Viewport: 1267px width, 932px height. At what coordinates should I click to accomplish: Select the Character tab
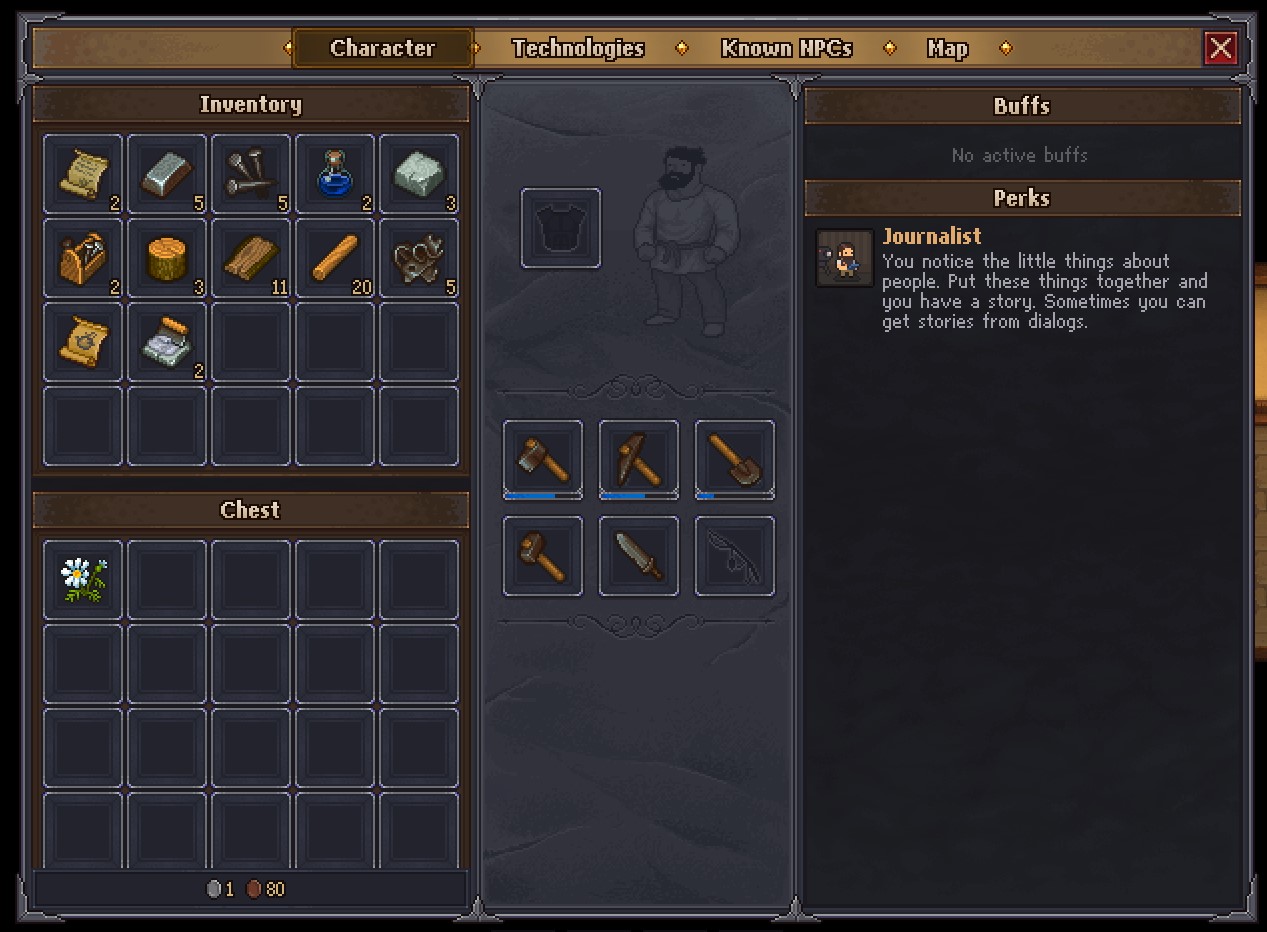click(382, 48)
